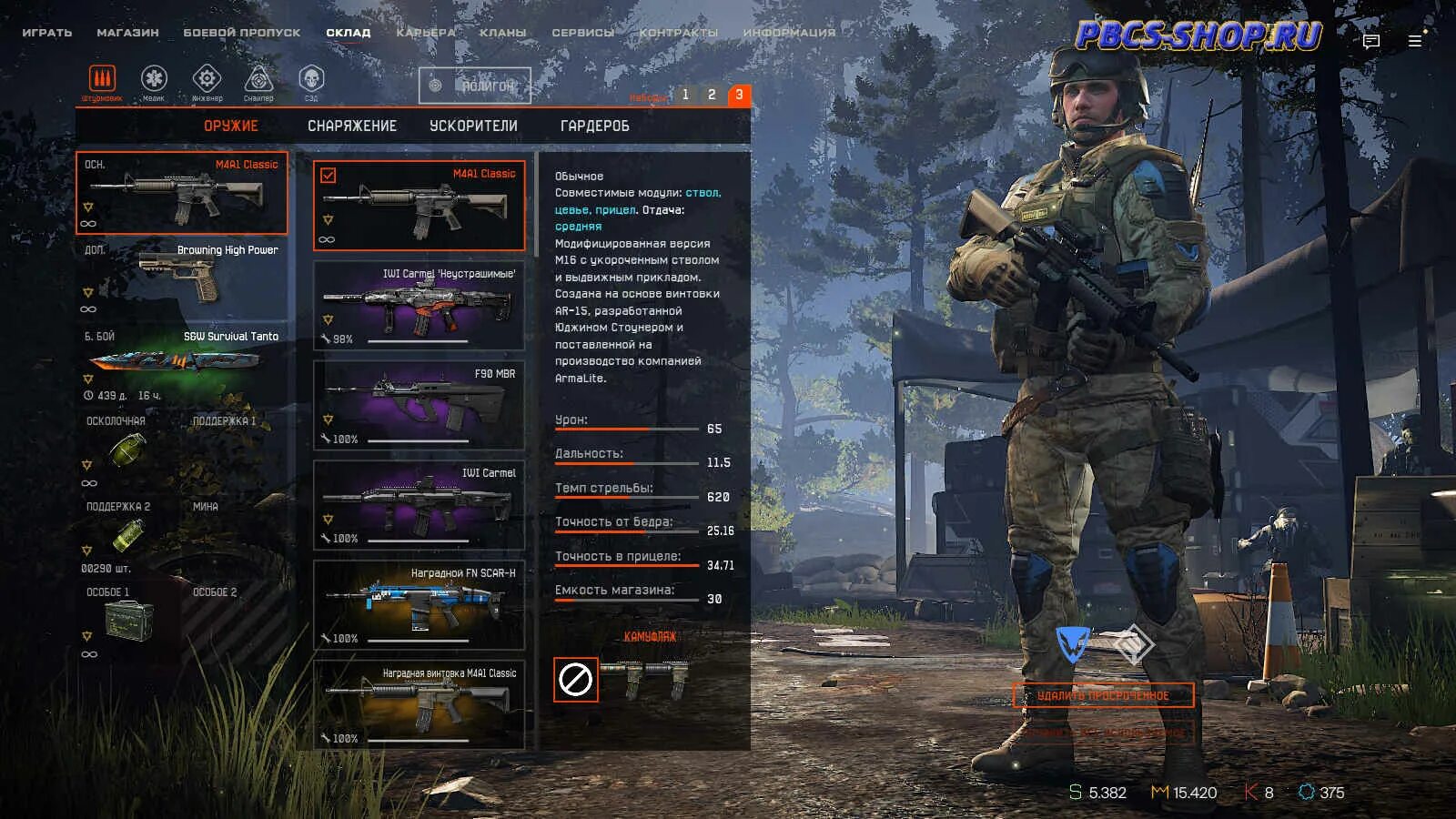Choose the F90 MBR rifle
Viewport: 1456px width, 819px height.
coord(419,406)
